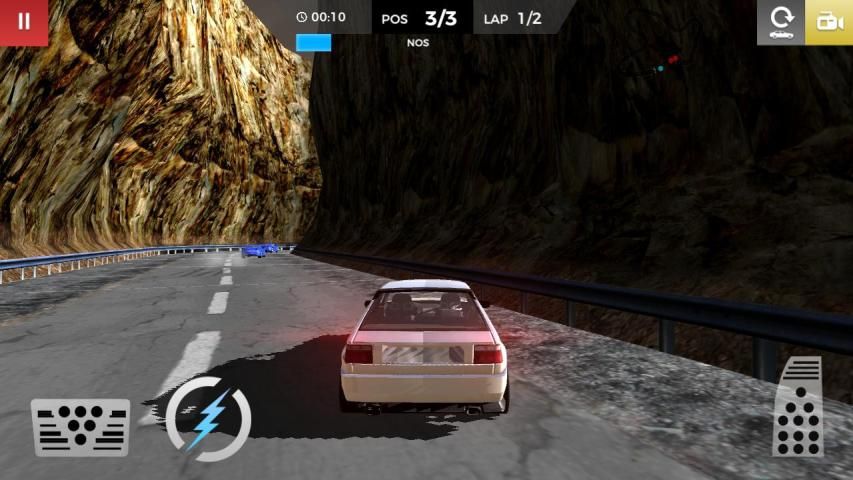This screenshot has height=480, width=853.
Task: Activate the lightning bolt nitro boost
Action: [x=208, y=418]
